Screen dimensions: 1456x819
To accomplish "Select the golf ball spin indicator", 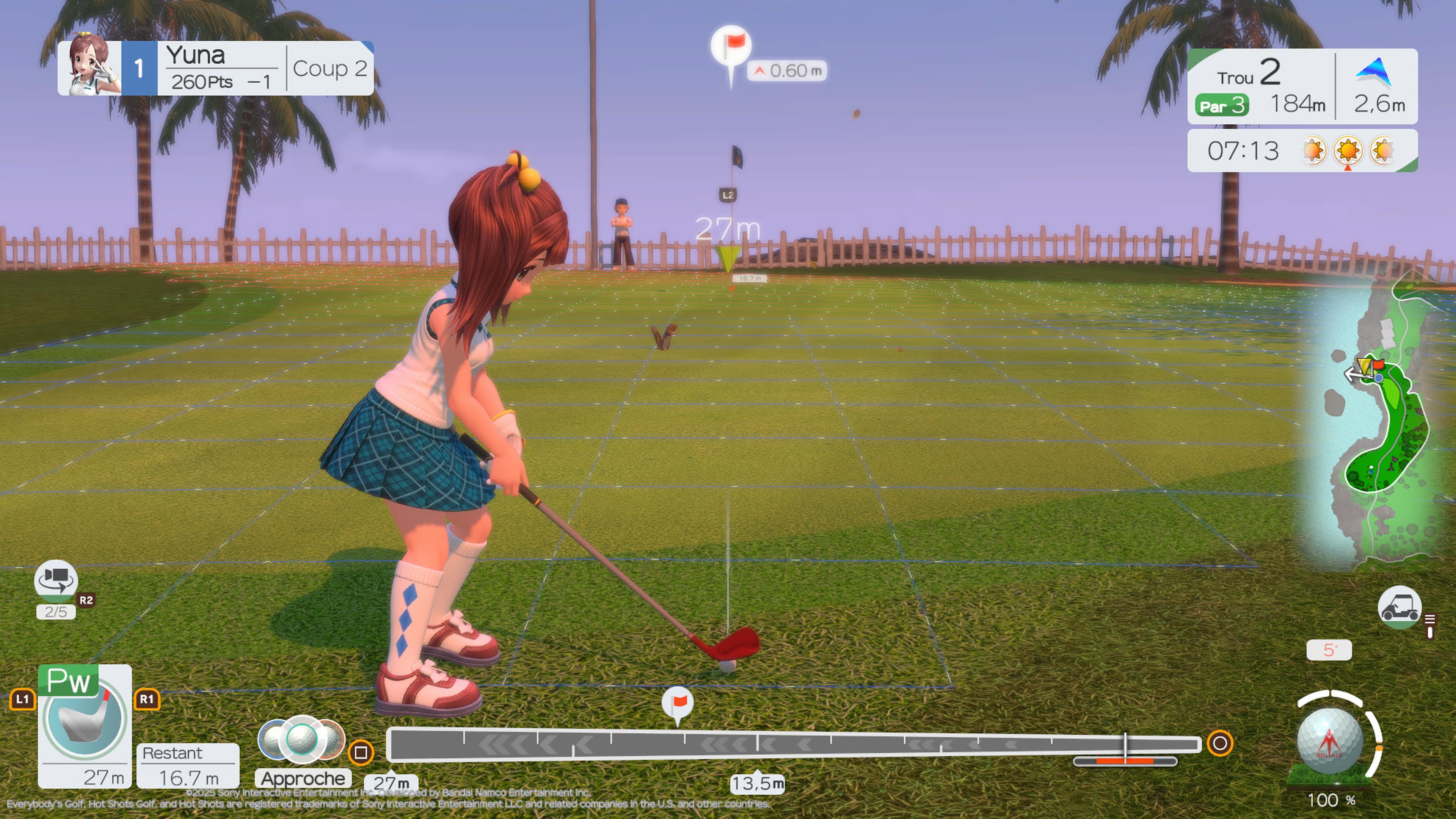I will (x=1330, y=741).
